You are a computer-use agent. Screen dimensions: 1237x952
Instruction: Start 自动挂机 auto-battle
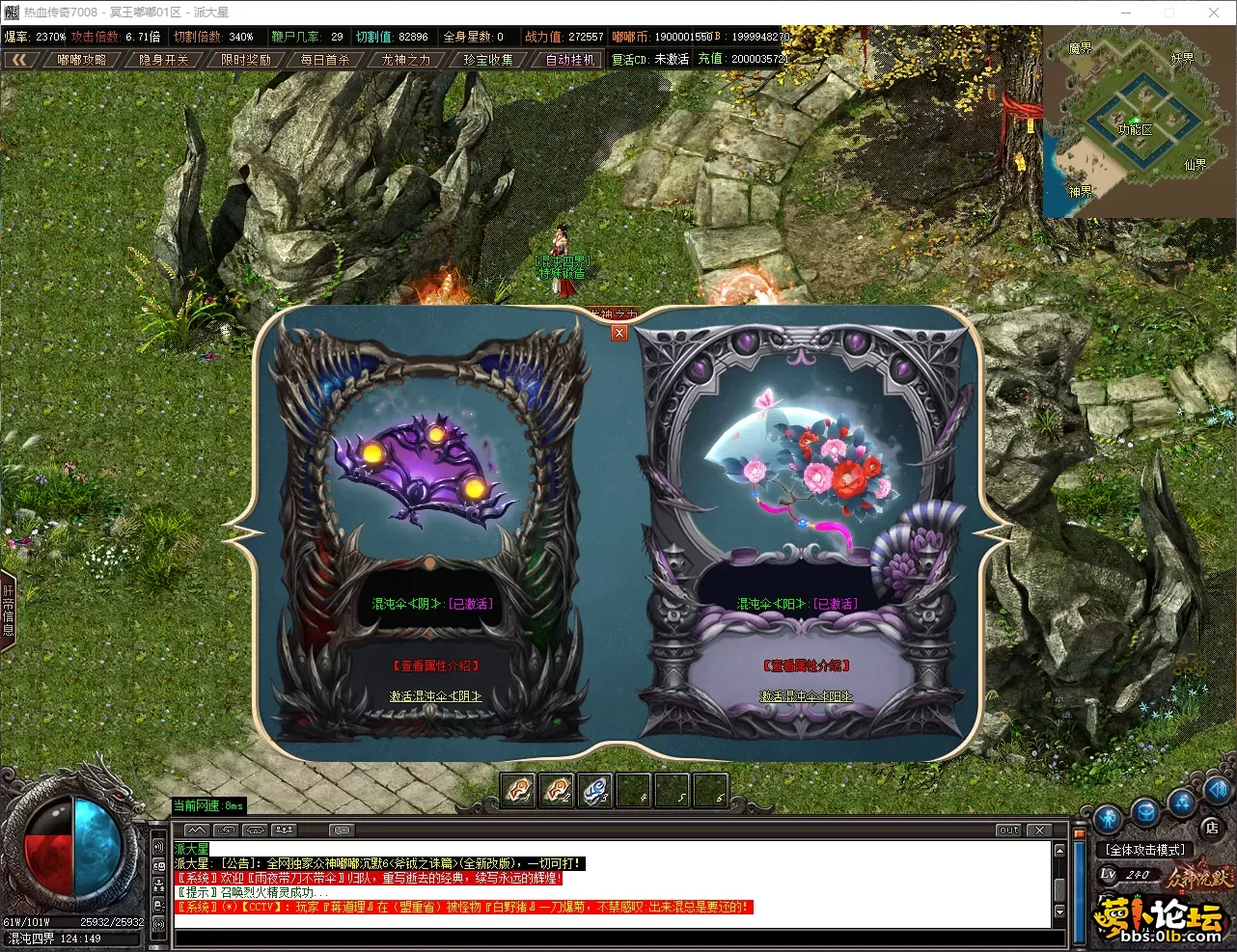coord(570,60)
